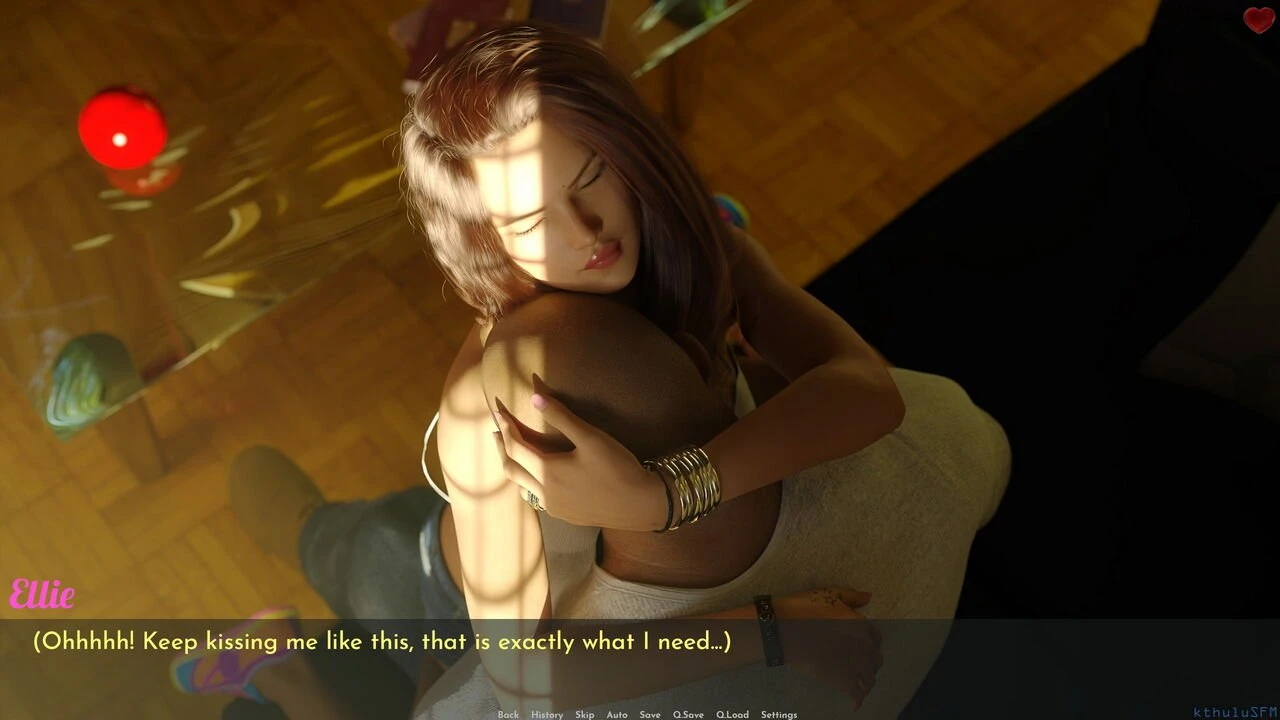Use Q.Load to restore last quicksave
This screenshot has height=720, width=1280.
(x=733, y=714)
